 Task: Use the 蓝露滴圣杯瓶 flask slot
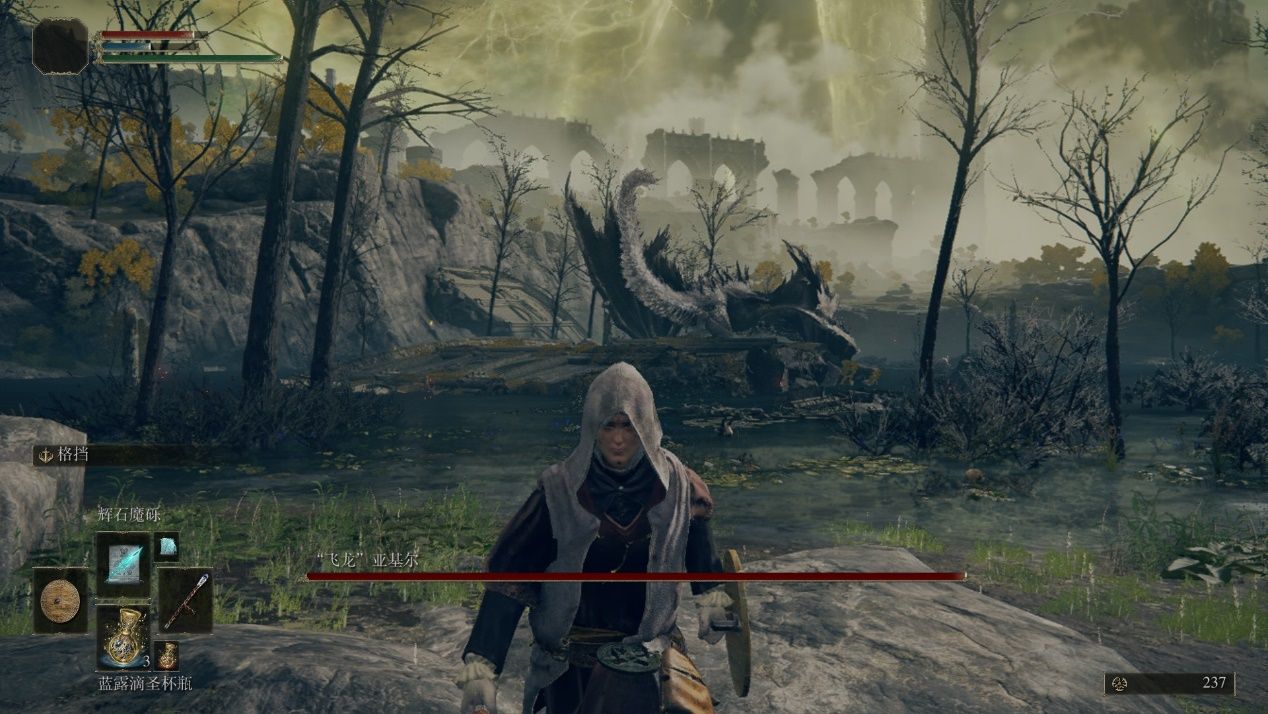pos(123,637)
